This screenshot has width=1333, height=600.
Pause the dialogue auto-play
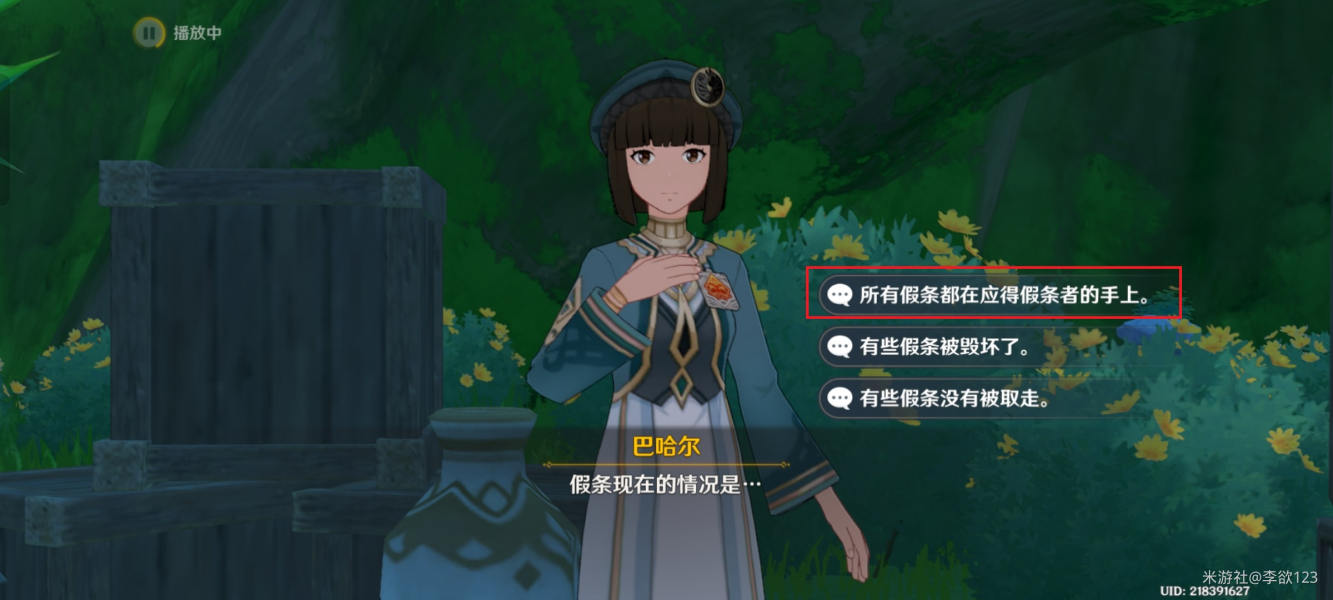point(149,33)
